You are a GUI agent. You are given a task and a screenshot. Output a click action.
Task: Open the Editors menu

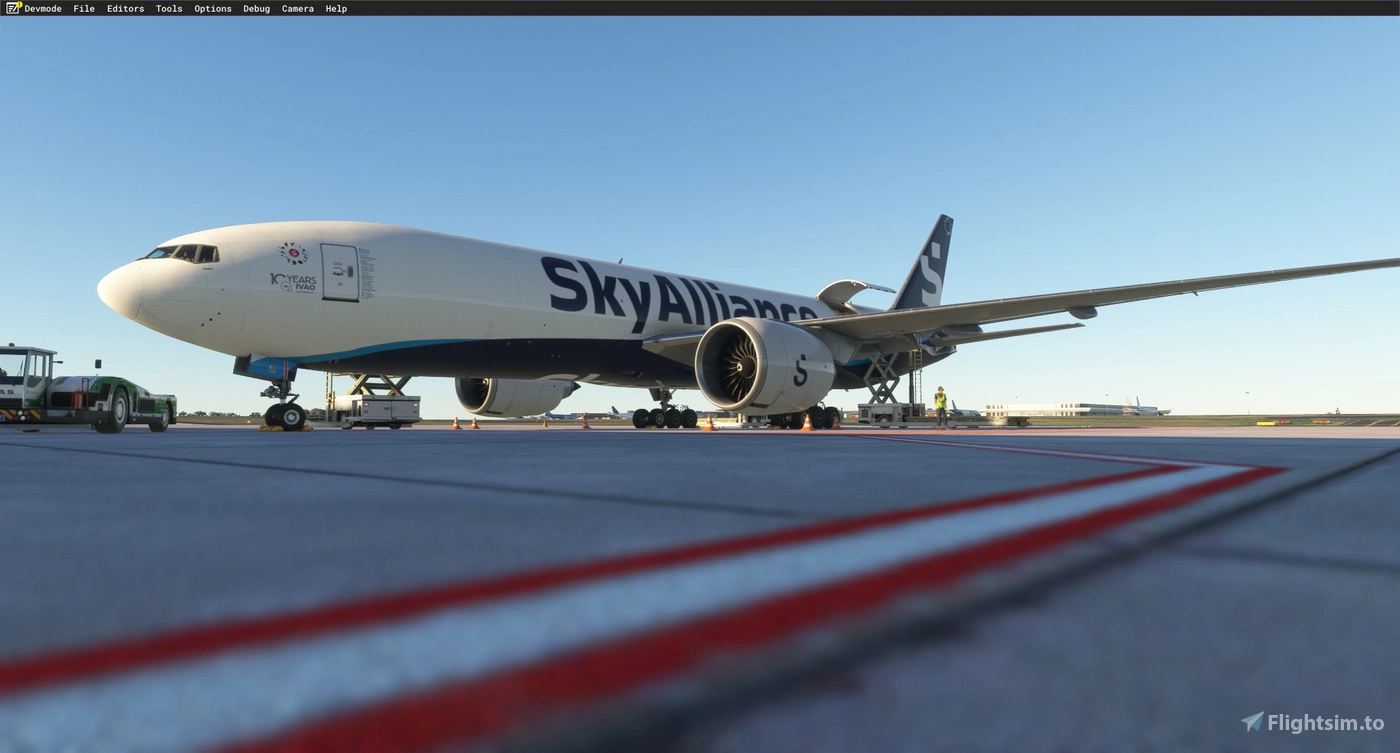point(125,8)
